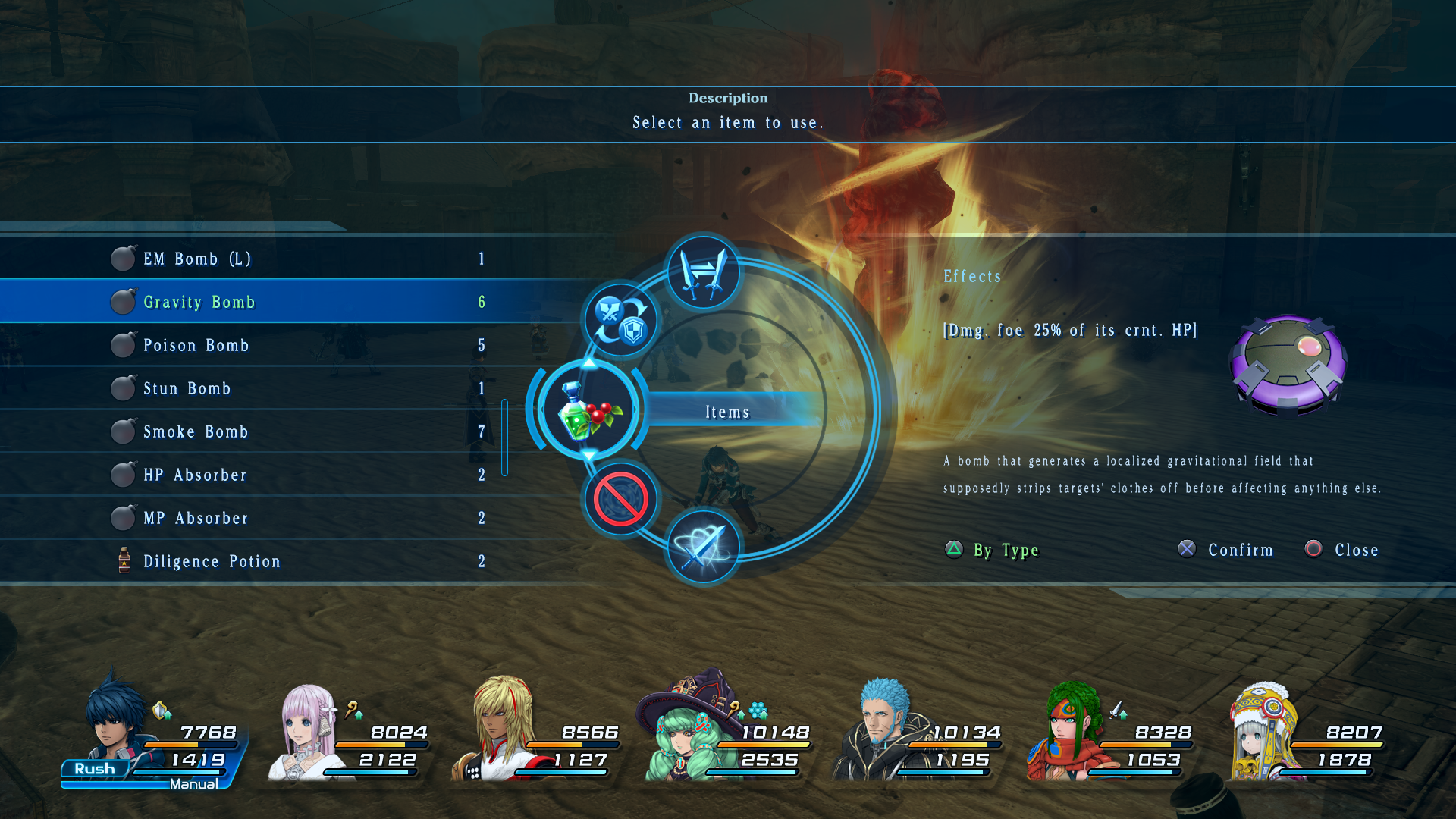This screenshot has width=1456, height=819.
Task: Click the Diligence Potion bottle icon
Action: [123, 560]
